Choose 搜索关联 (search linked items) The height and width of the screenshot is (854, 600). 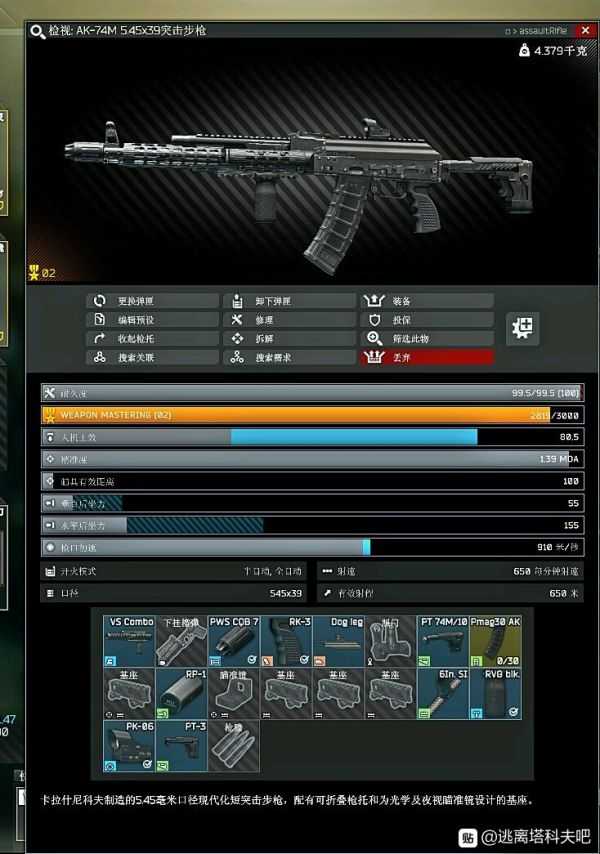tap(151, 358)
